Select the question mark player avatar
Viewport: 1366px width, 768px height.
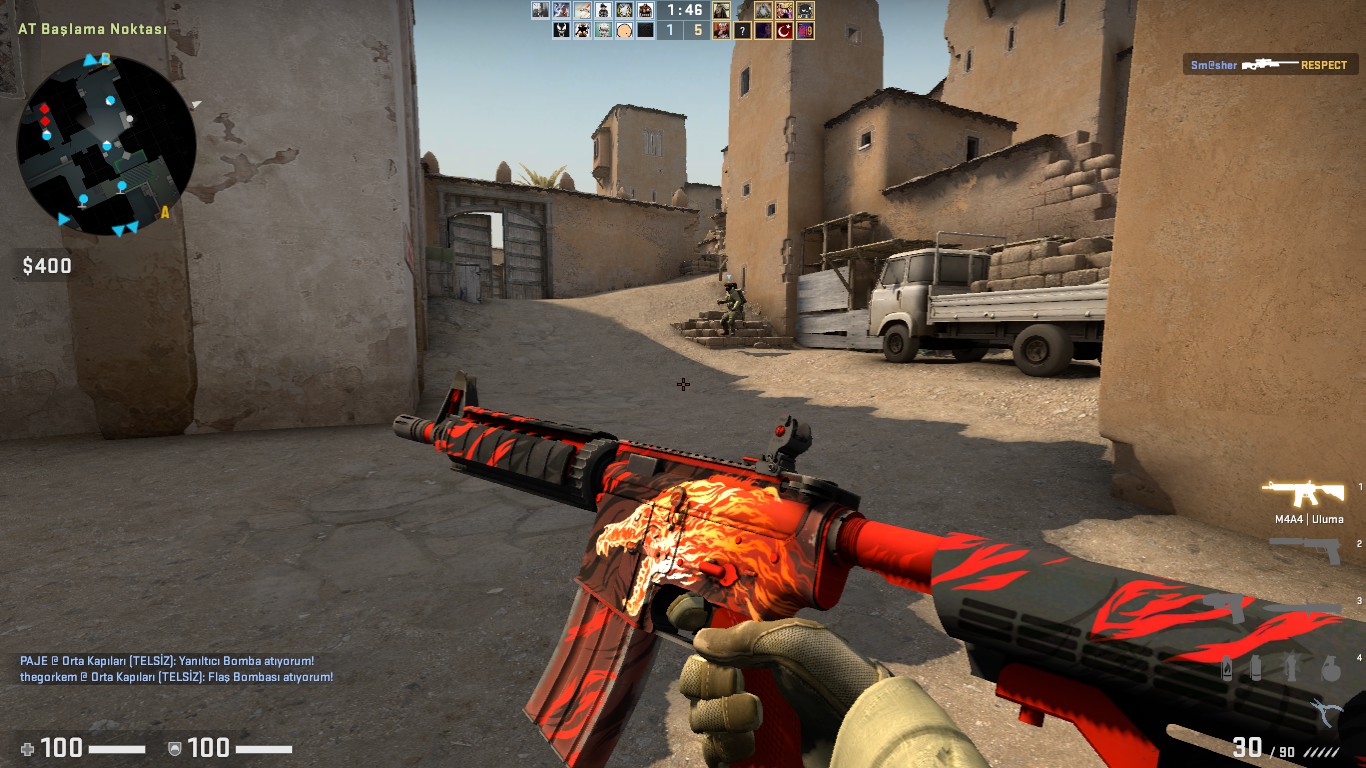pyautogui.click(x=742, y=31)
